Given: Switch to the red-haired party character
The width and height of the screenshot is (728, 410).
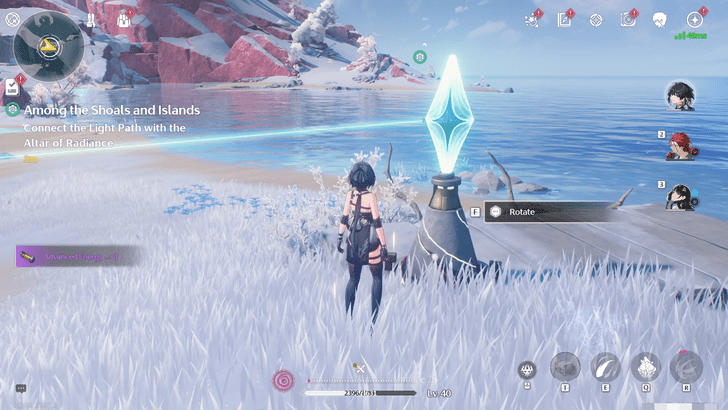Looking at the screenshot, I should click(x=682, y=145).
